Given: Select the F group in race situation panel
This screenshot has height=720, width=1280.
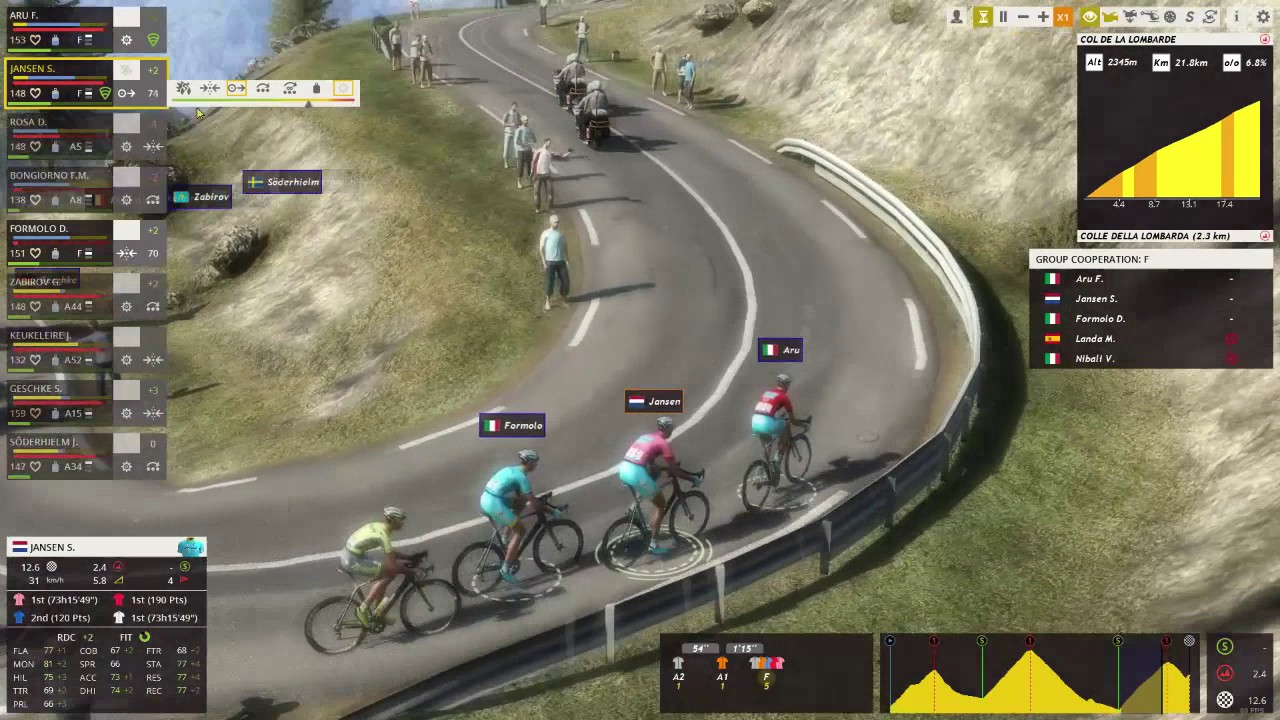Looking at the screenshot, I should click(x=766, y=669).
